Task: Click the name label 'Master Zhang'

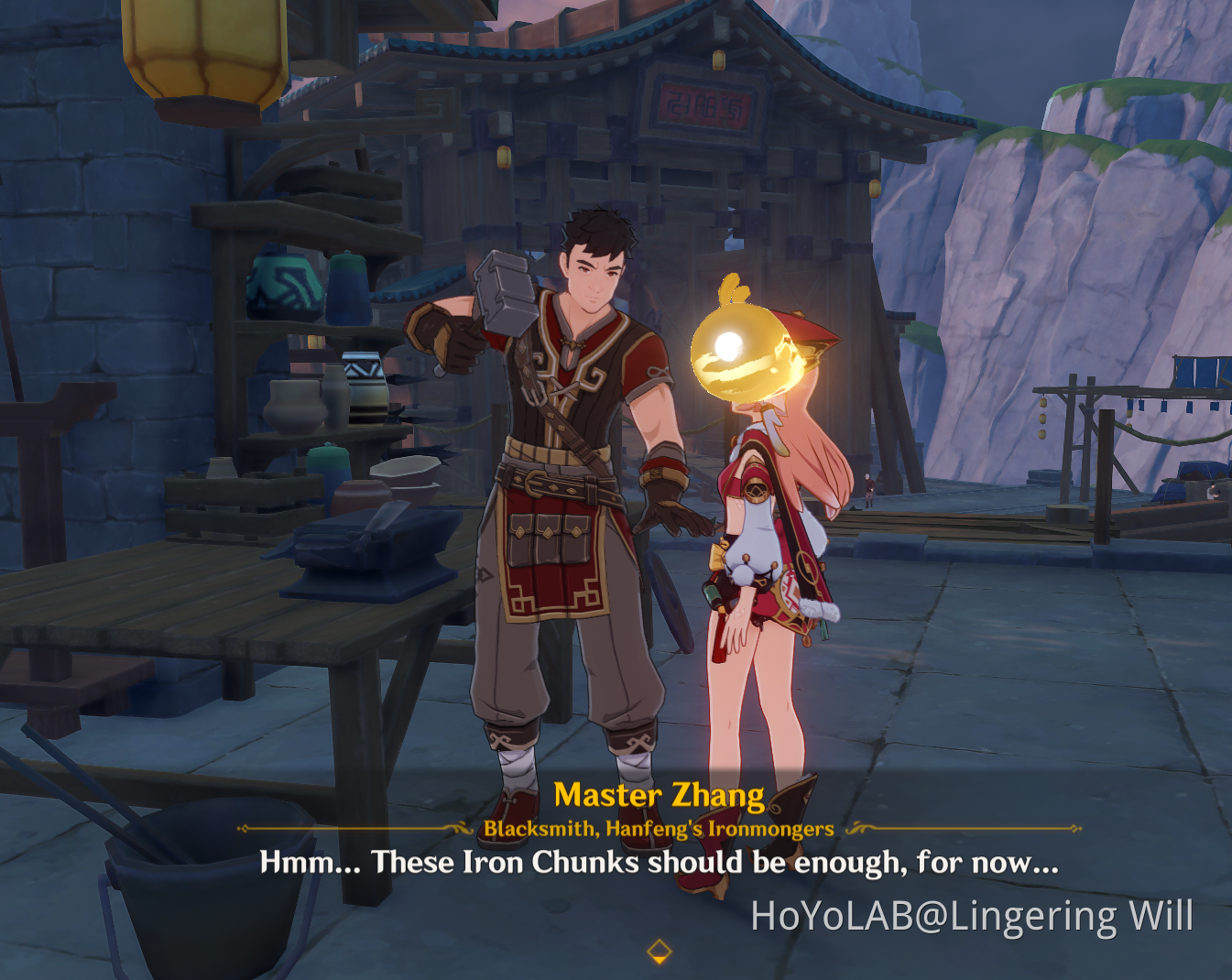Action: 661,795
